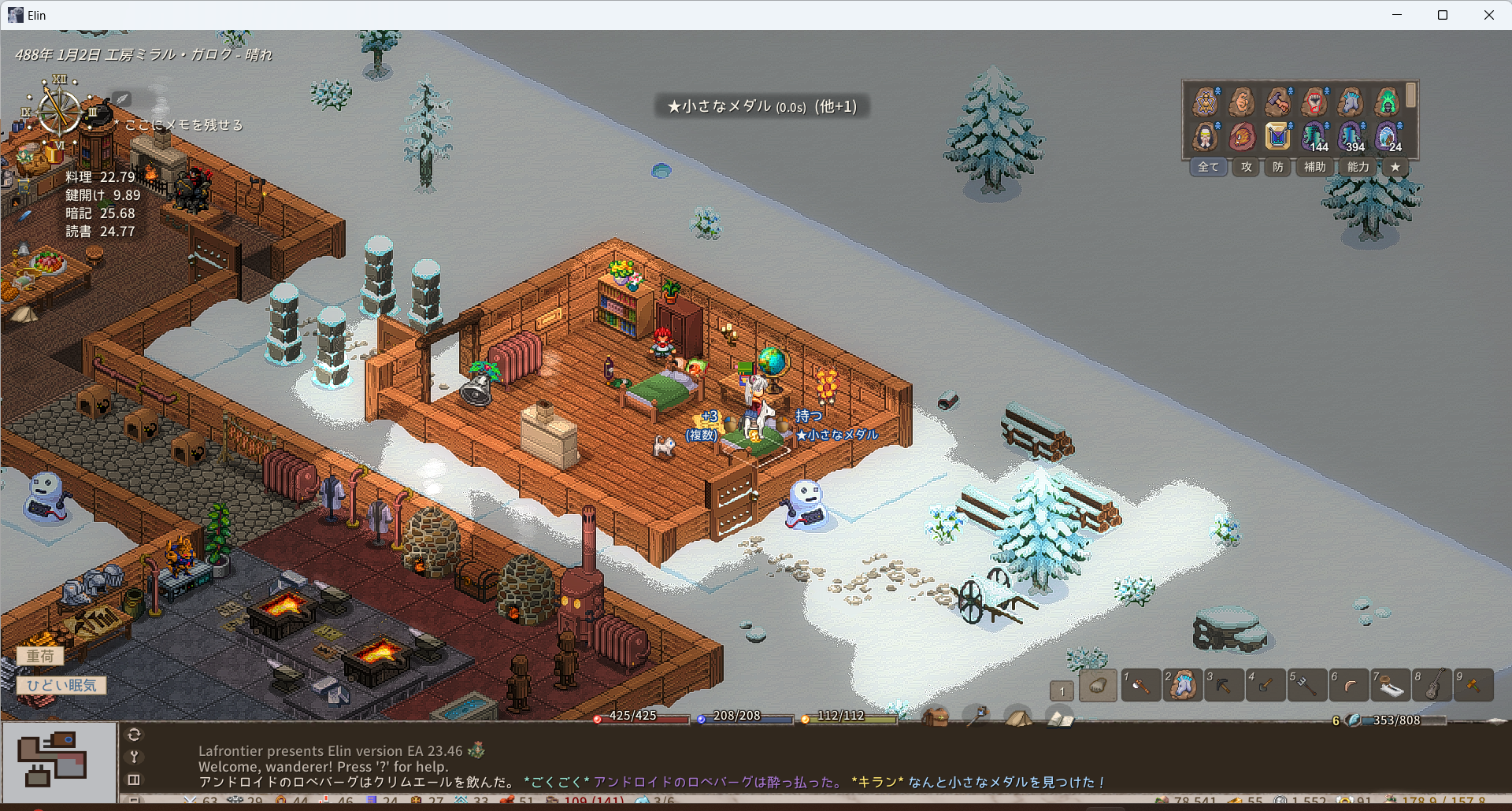Select the shovel in hotbar slot 4
1512x811 pixels.
1266,686
